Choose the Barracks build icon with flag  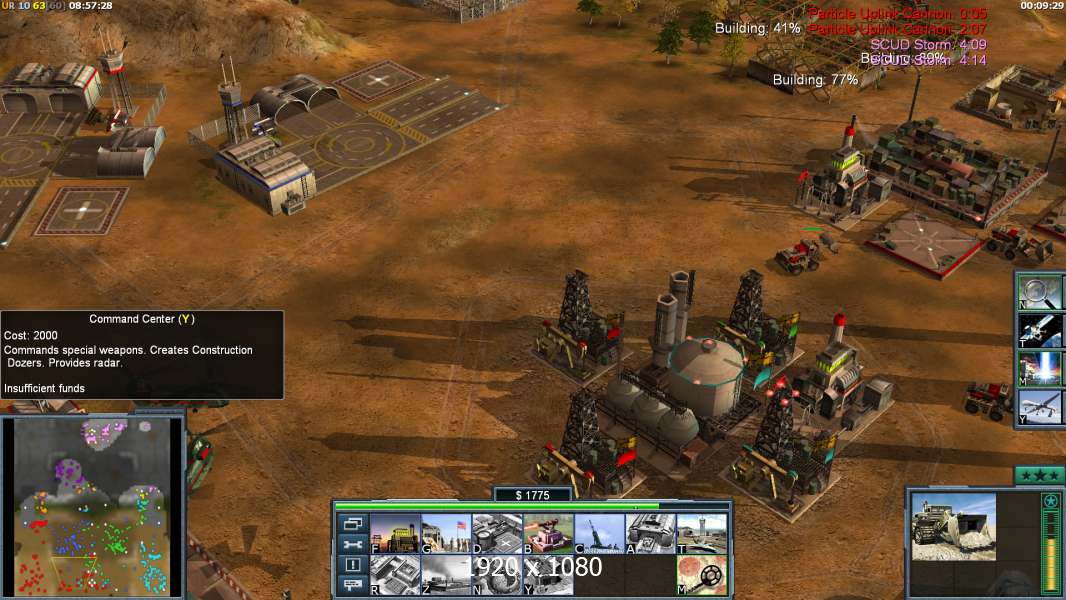click(446, 534)
